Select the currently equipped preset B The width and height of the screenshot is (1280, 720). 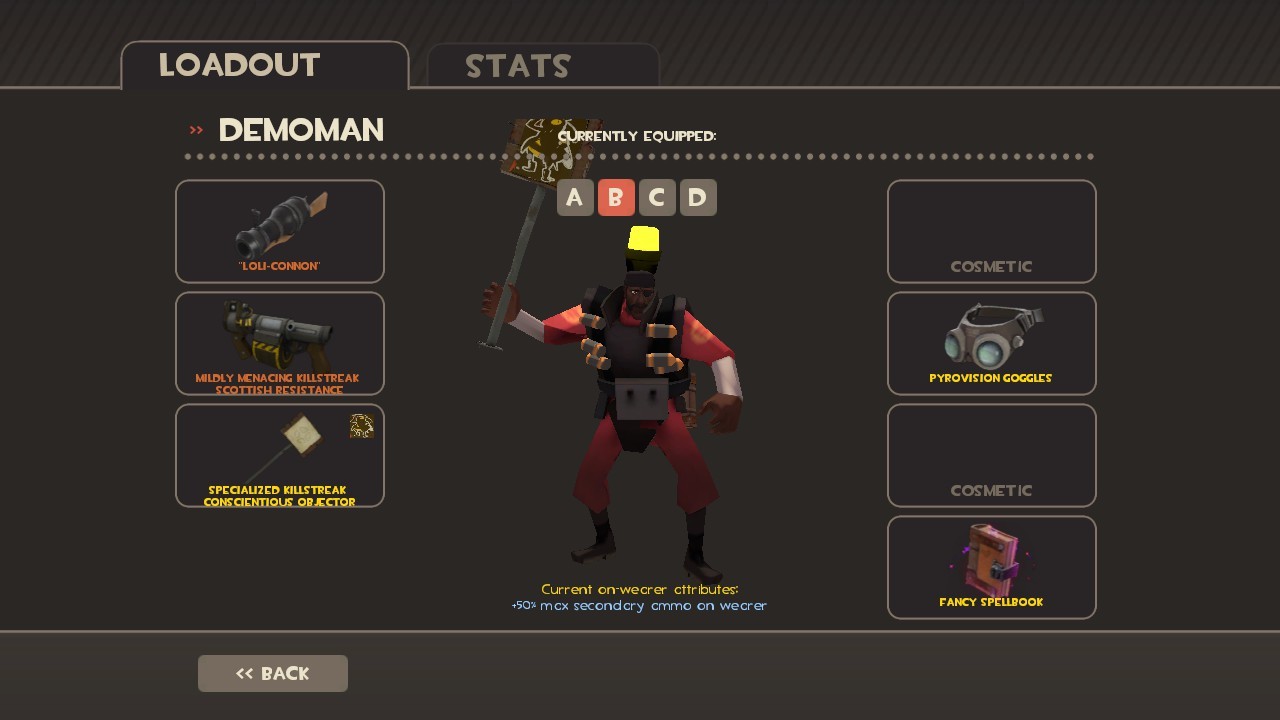616,197
